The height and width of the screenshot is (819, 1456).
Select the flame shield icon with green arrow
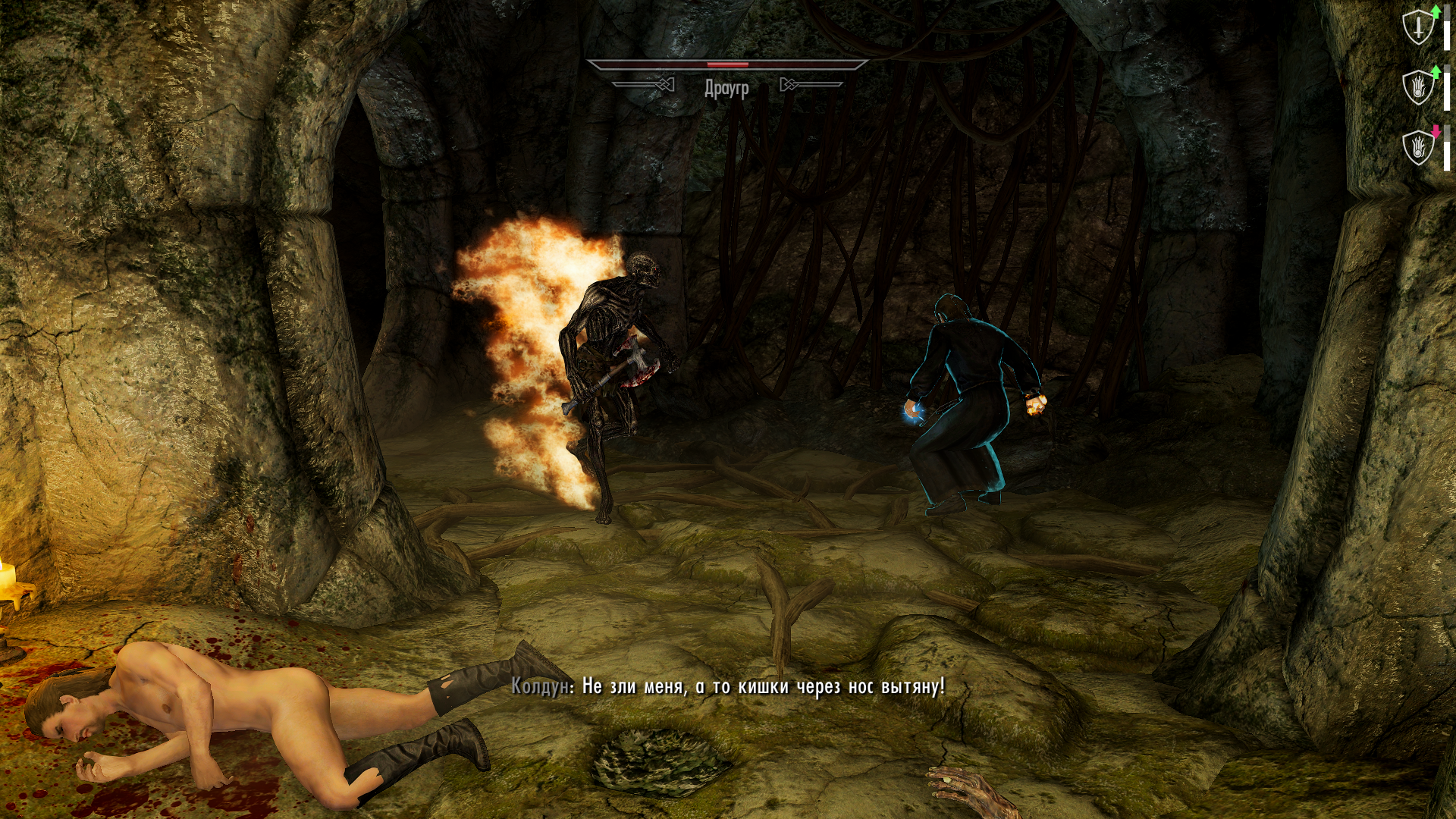(x=1418, y=87)
